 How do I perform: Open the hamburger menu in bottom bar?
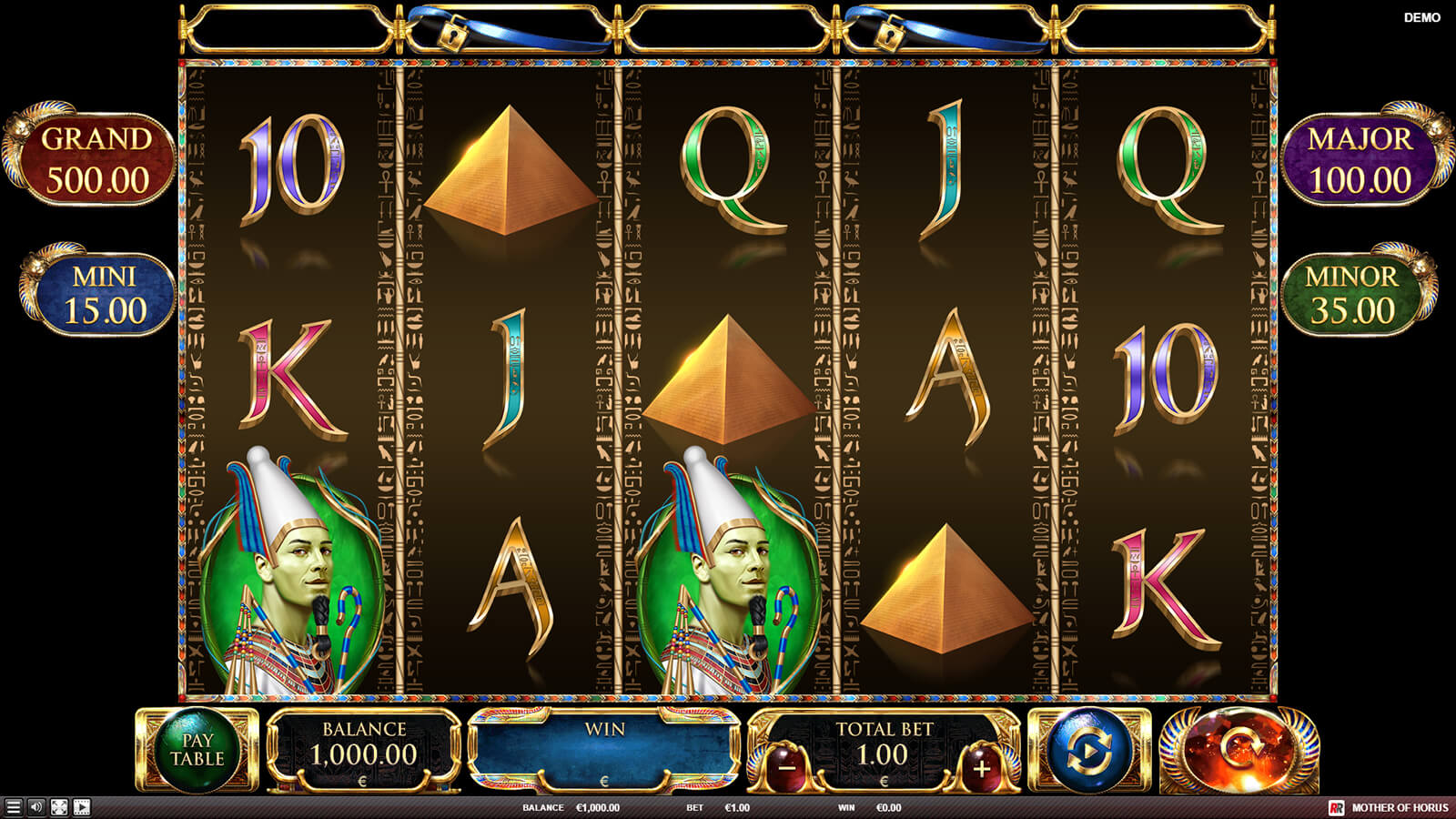[13, 807]
